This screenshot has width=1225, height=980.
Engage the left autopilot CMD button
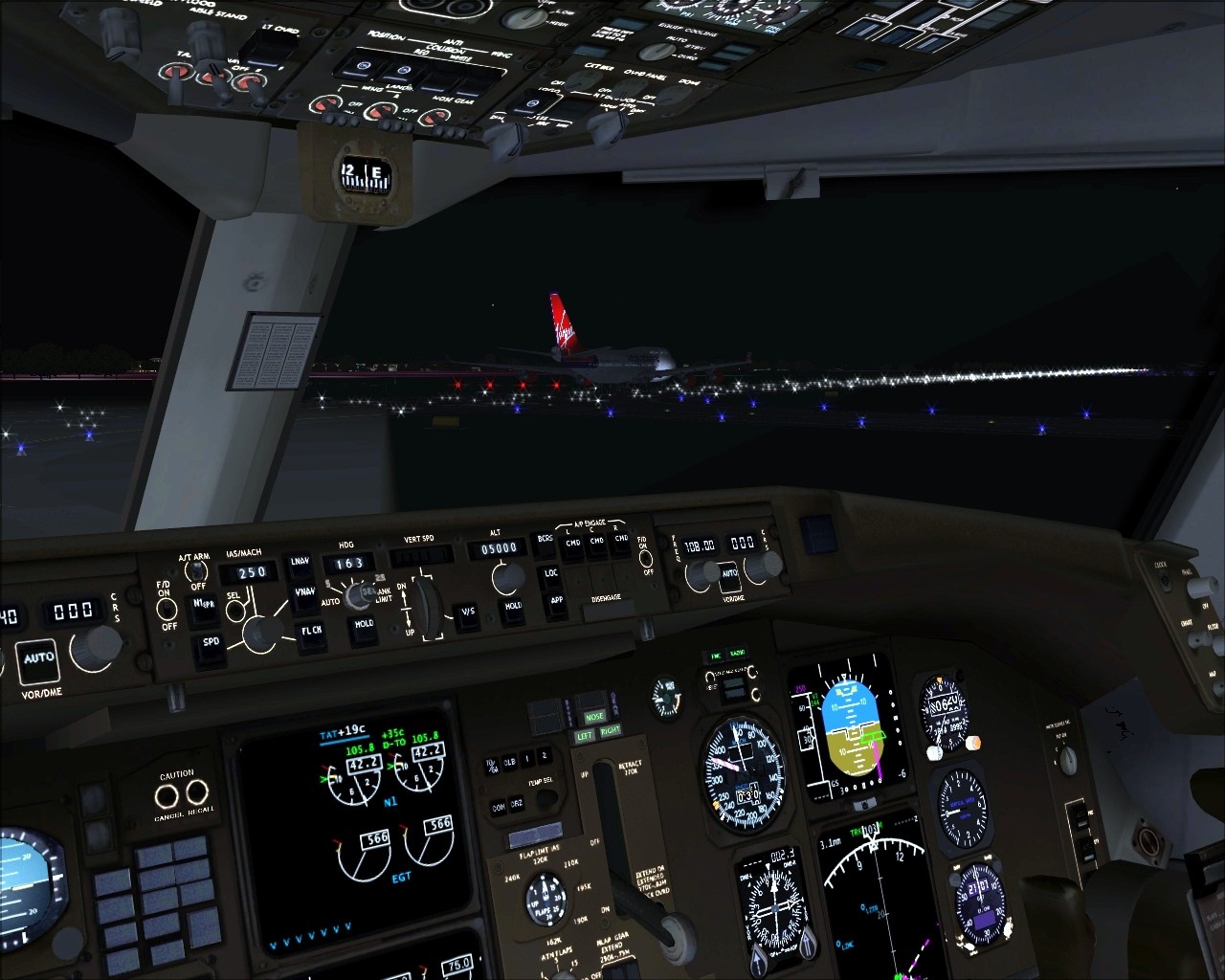572,545
